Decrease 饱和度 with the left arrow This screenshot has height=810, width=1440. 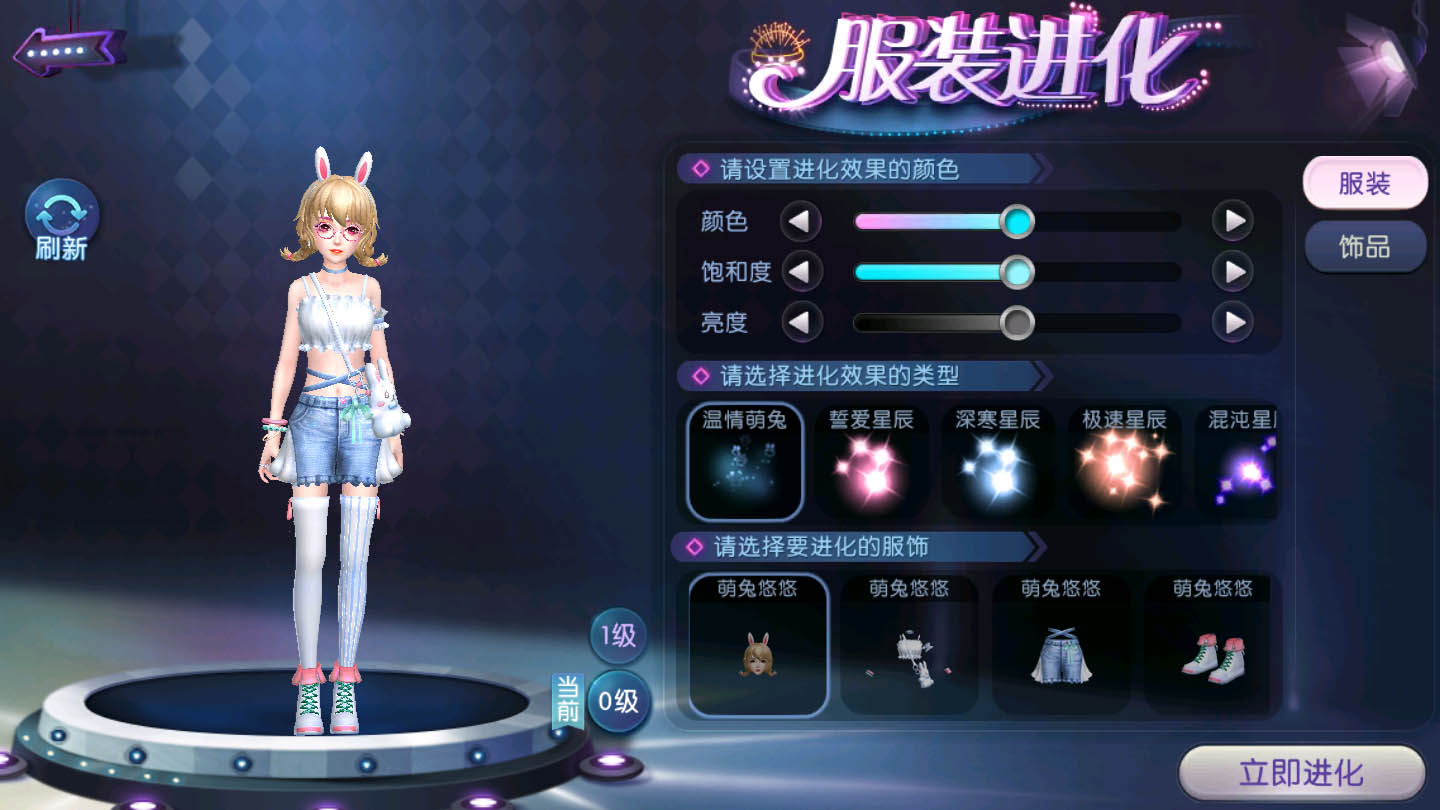(x=800, y=271)
